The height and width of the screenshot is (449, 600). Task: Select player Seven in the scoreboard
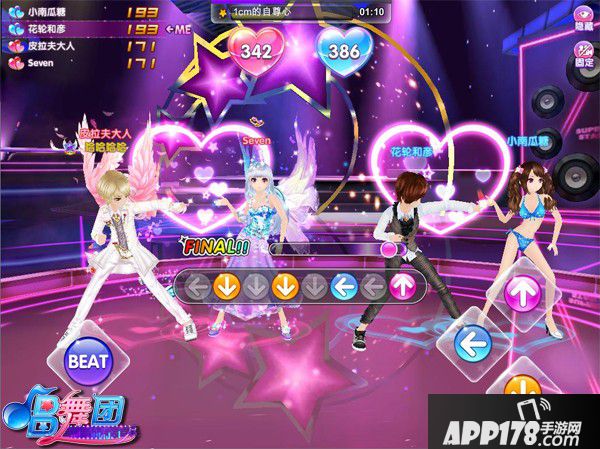pos(60,62)
